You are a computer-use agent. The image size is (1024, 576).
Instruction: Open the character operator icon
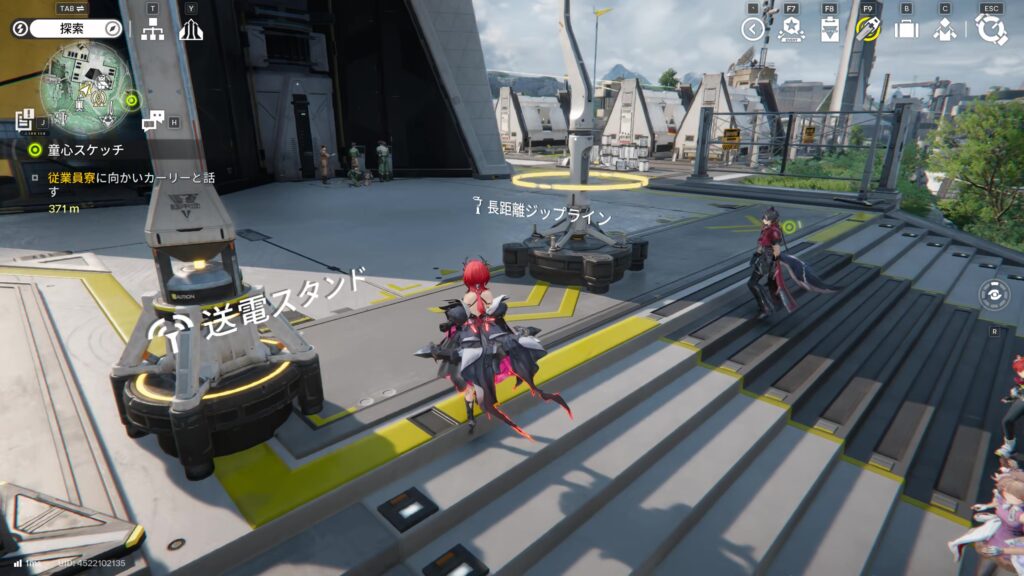coord(944,29)
